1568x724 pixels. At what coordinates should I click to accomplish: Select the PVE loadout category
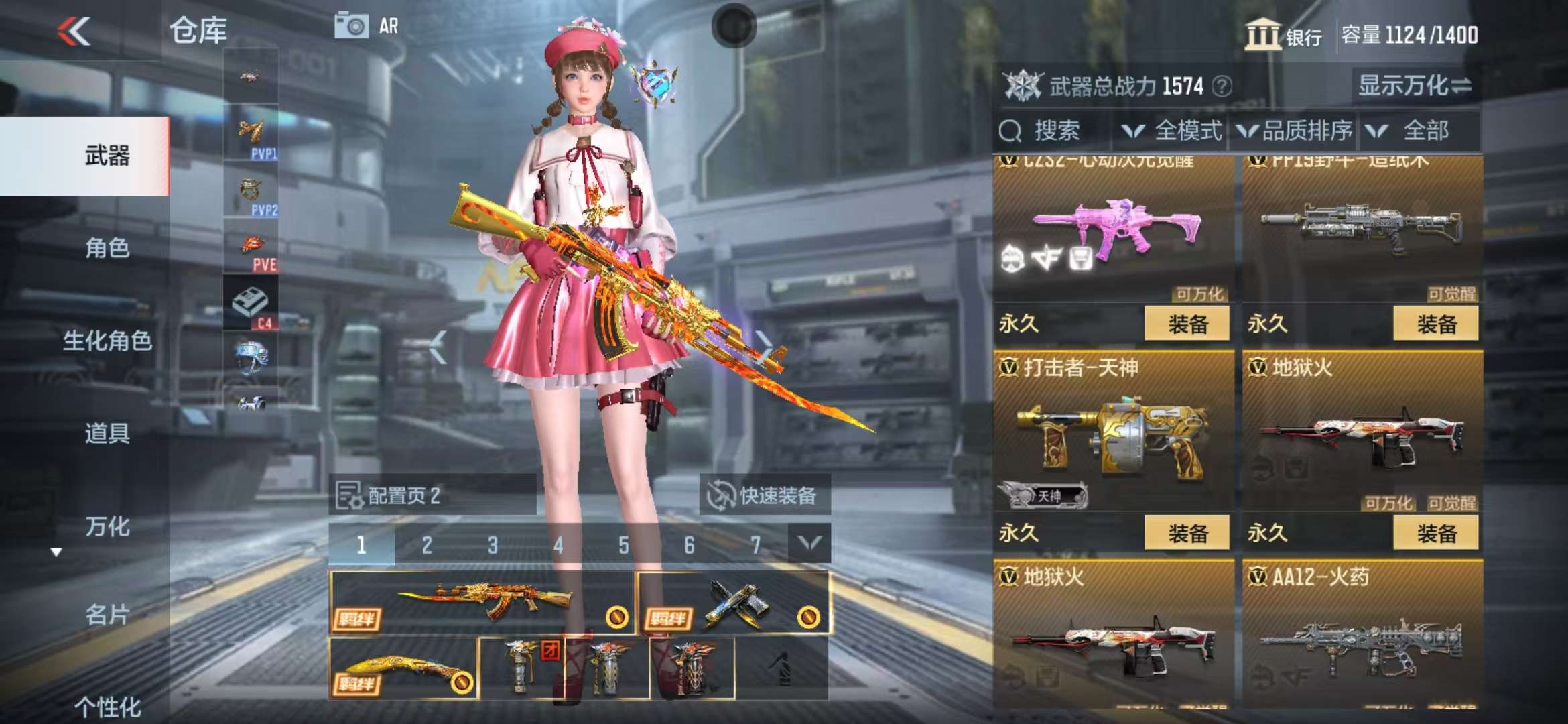click(252, 248)
